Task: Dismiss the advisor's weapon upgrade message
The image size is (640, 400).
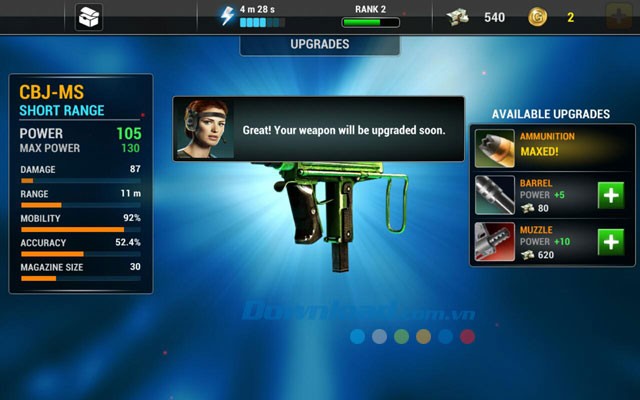Action: click(x=318, y=129)
